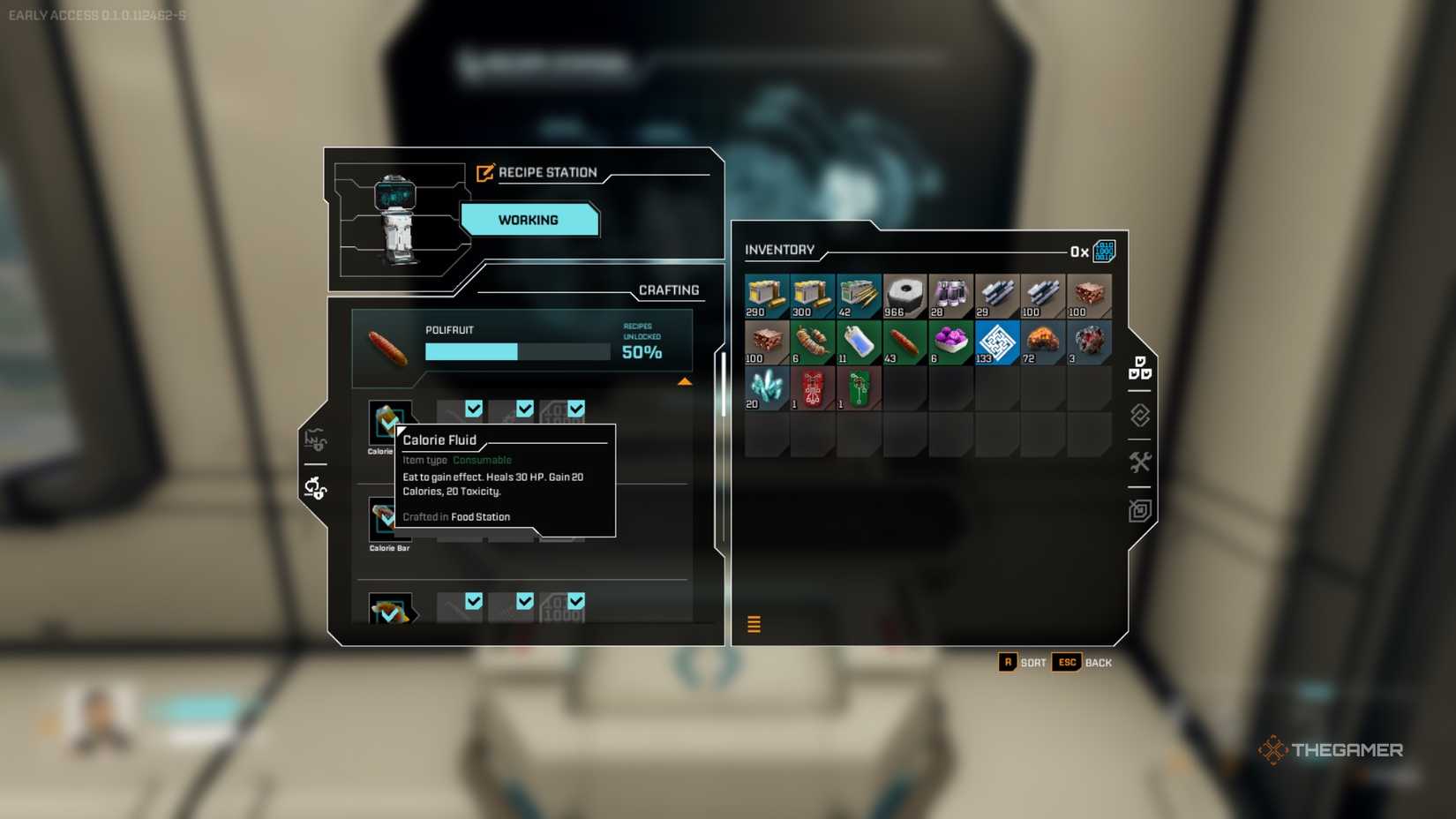The image size is (1456, 819).
Task: Click the orange pencil icon beside Recipe Station
Action: (x=484, y=173)
